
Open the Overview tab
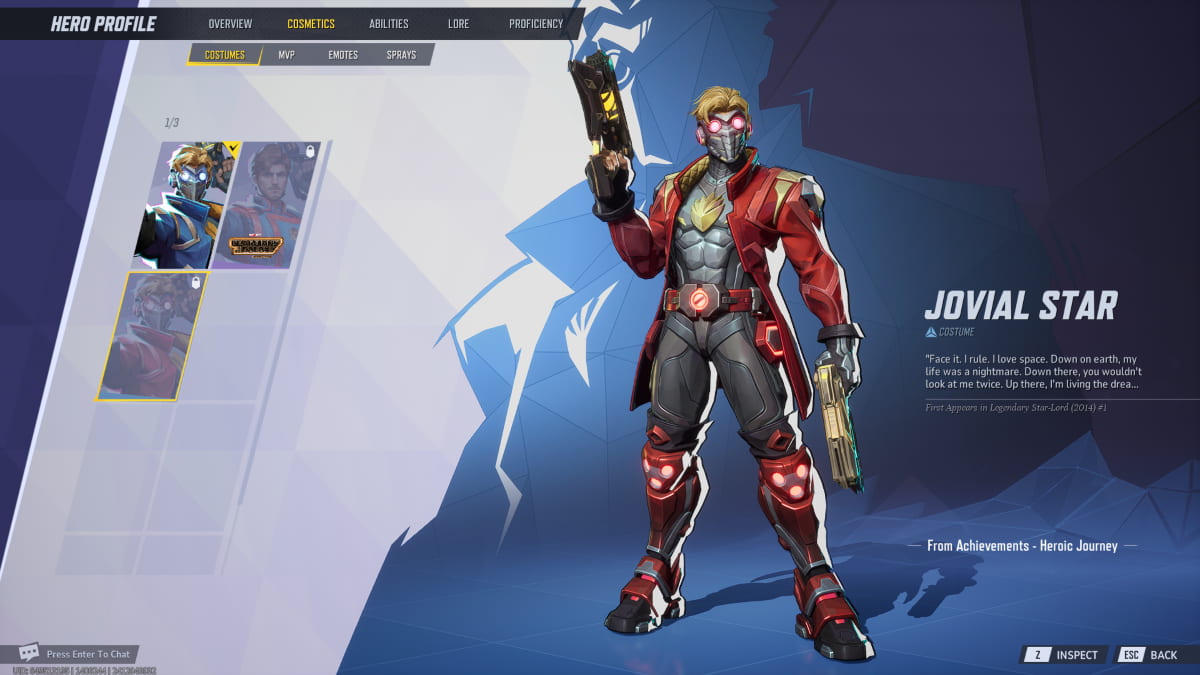click(230, 24)
